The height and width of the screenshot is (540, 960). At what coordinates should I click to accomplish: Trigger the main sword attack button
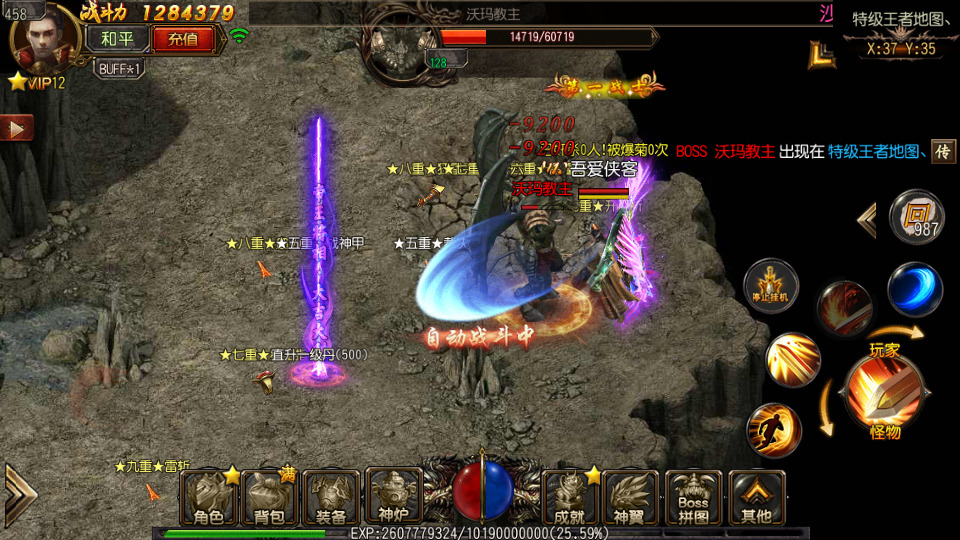(882, 392)
